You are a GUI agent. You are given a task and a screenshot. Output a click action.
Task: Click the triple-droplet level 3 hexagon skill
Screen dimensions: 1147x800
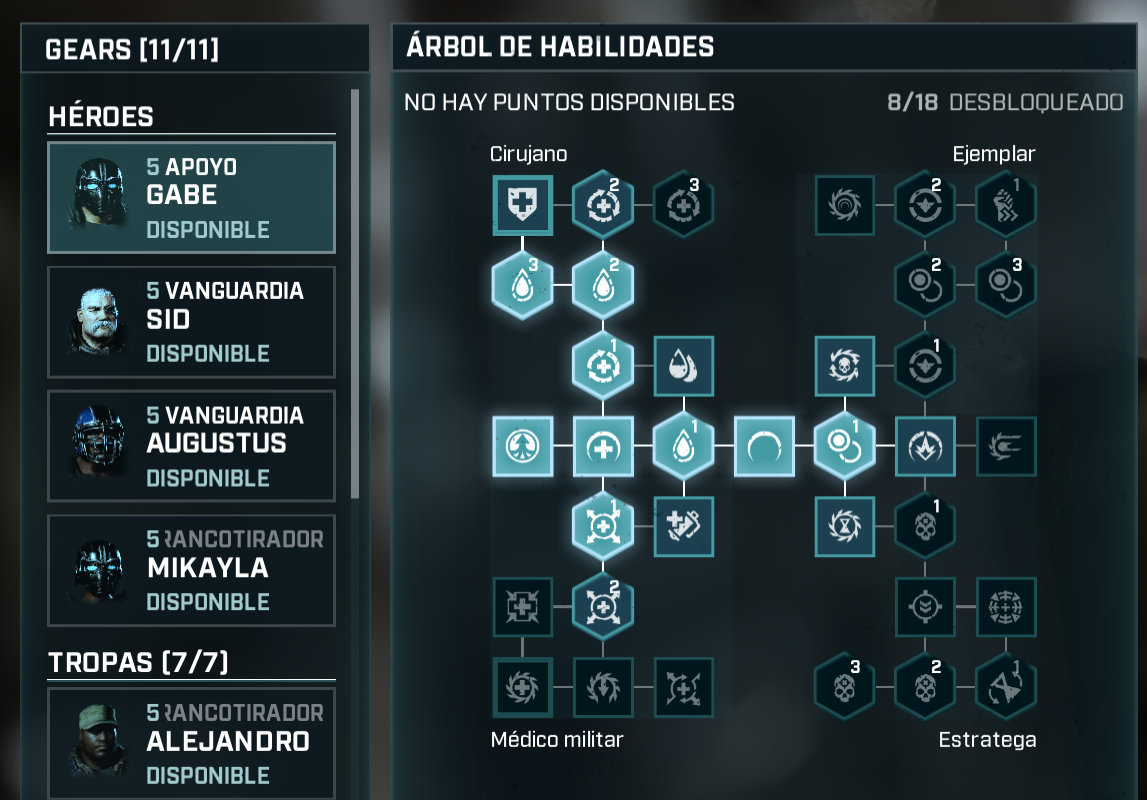522,285
